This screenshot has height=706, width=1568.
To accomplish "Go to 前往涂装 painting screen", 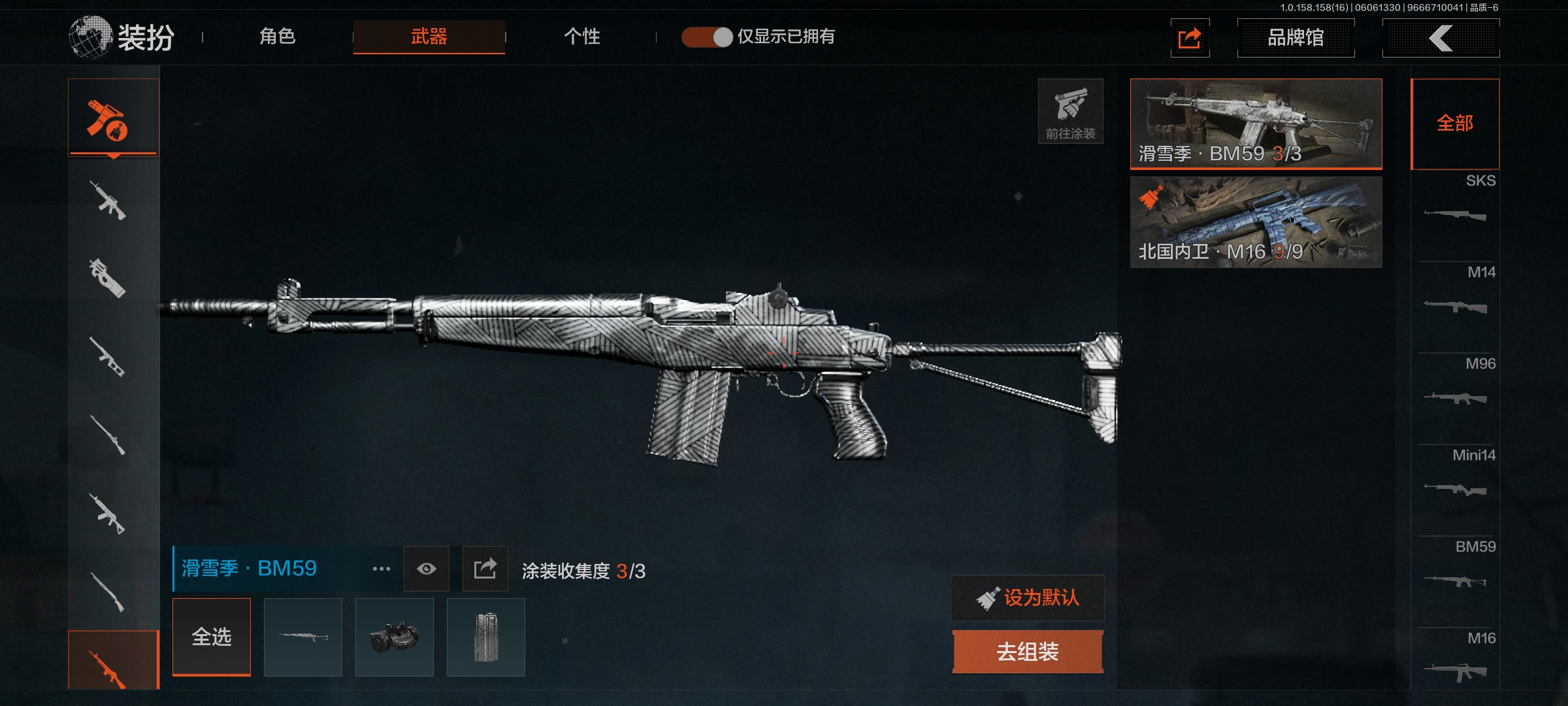I will coord(1070,111).
